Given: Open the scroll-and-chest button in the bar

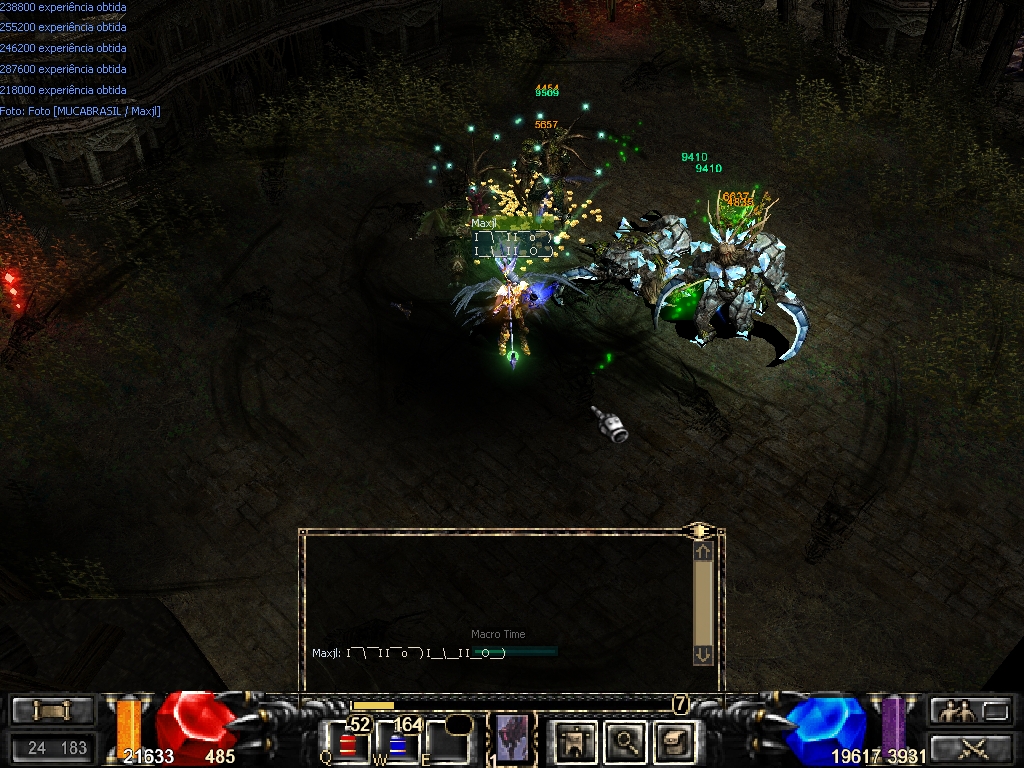Looking at the screenshot, I should [x=673, y=741].
